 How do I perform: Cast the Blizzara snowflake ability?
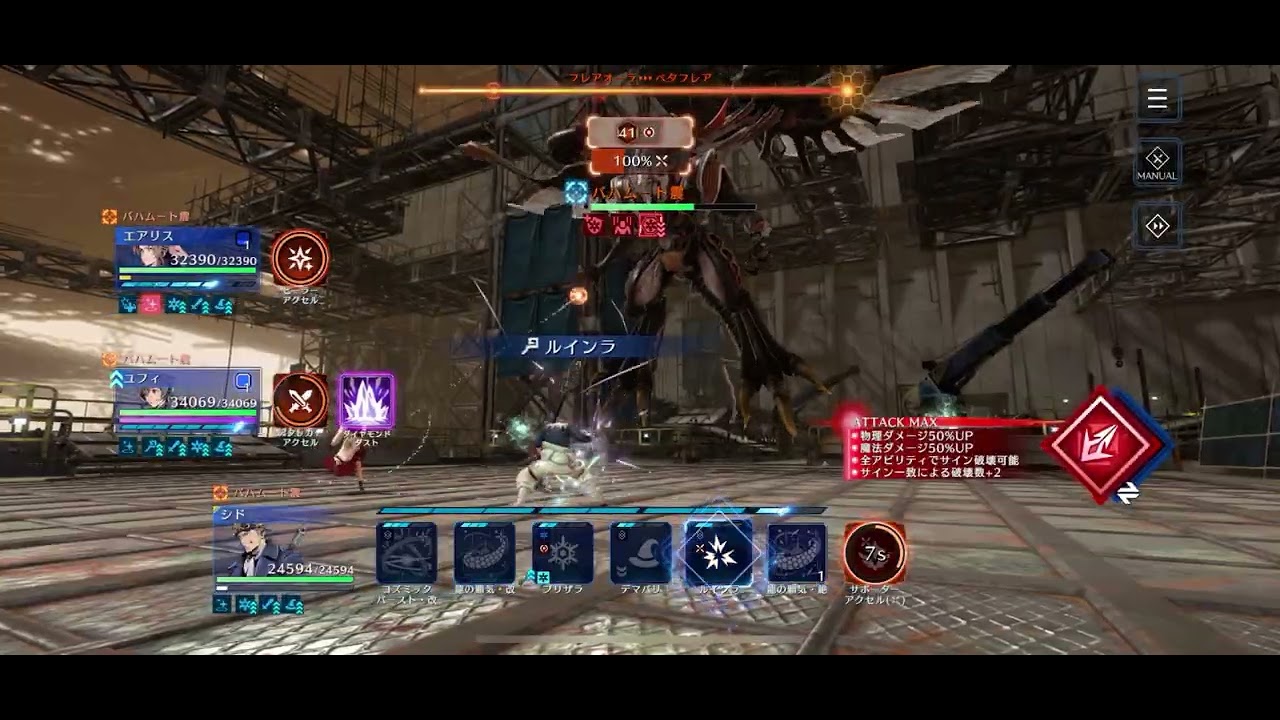(x=562, y=553)
